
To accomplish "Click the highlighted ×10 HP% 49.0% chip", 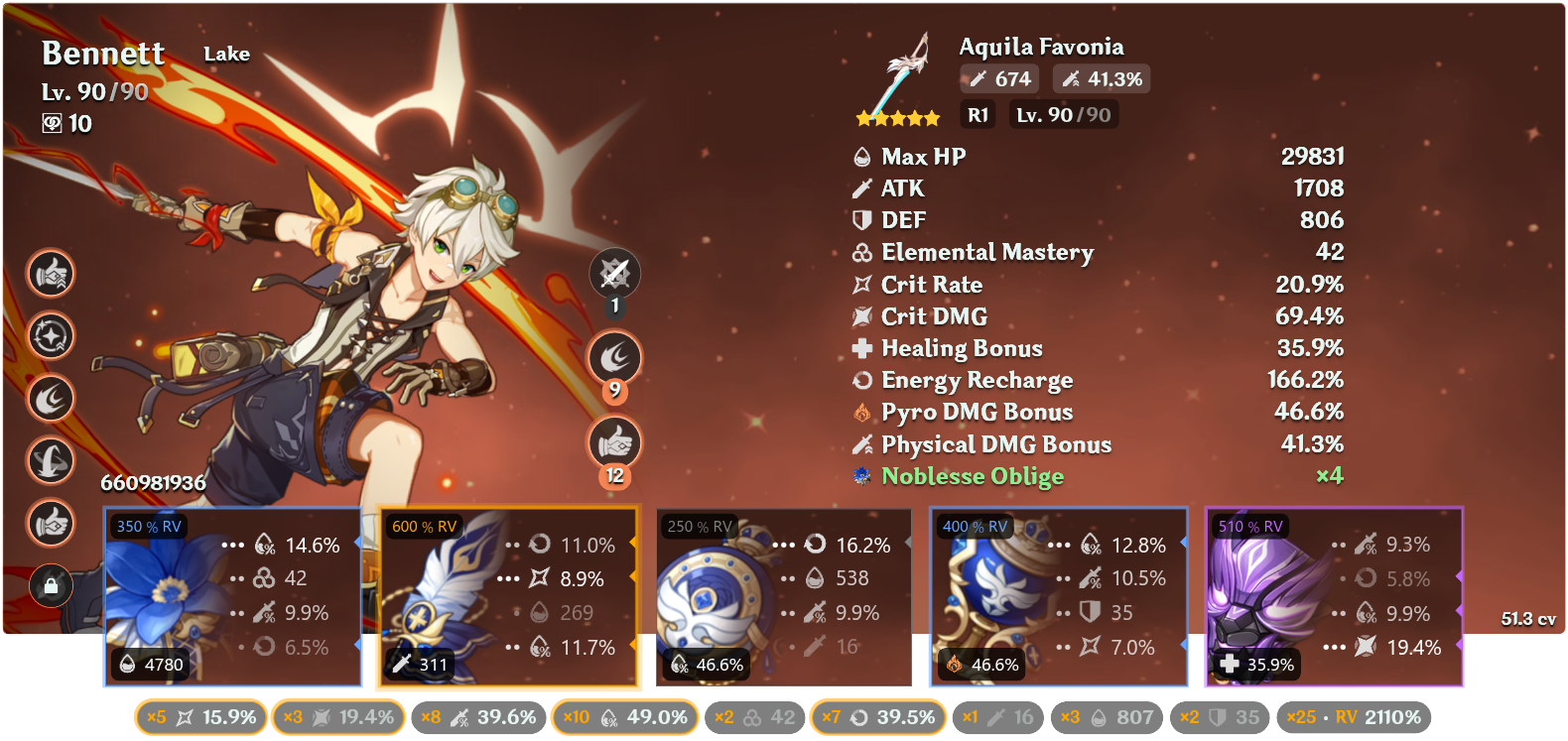I will coord(625,716).
